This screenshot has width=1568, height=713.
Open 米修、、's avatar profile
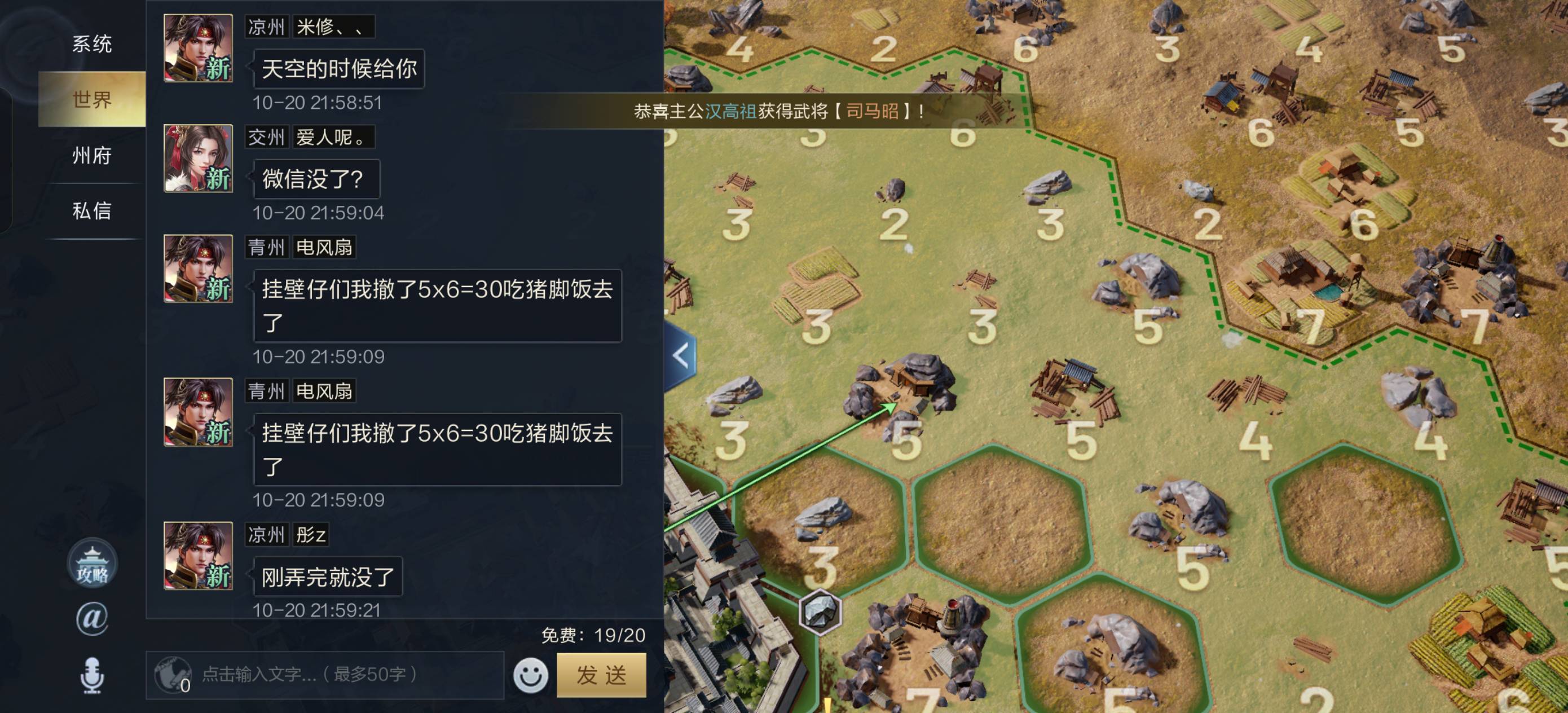coord(199,48)
